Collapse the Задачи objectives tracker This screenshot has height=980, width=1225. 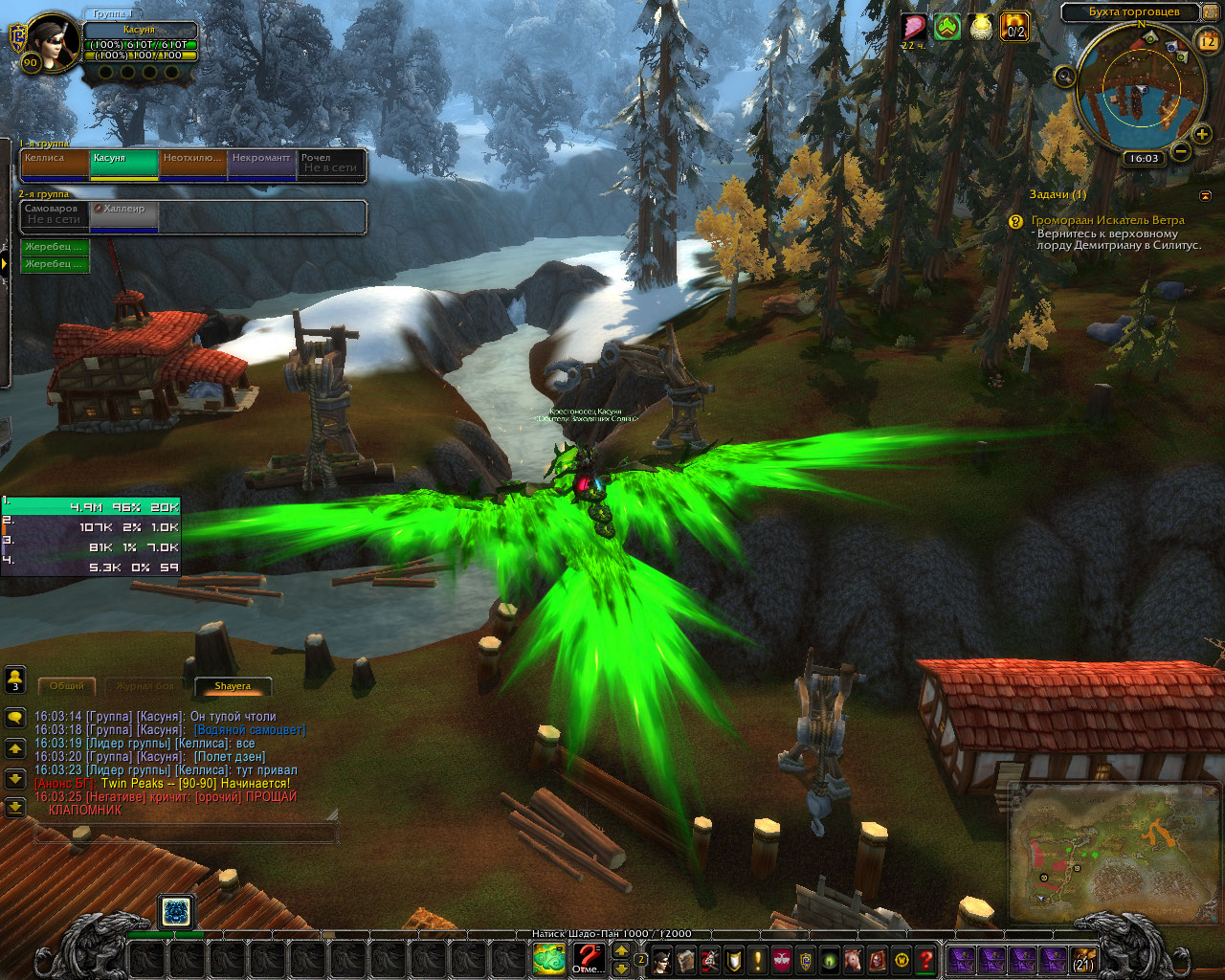[1205, 195]
